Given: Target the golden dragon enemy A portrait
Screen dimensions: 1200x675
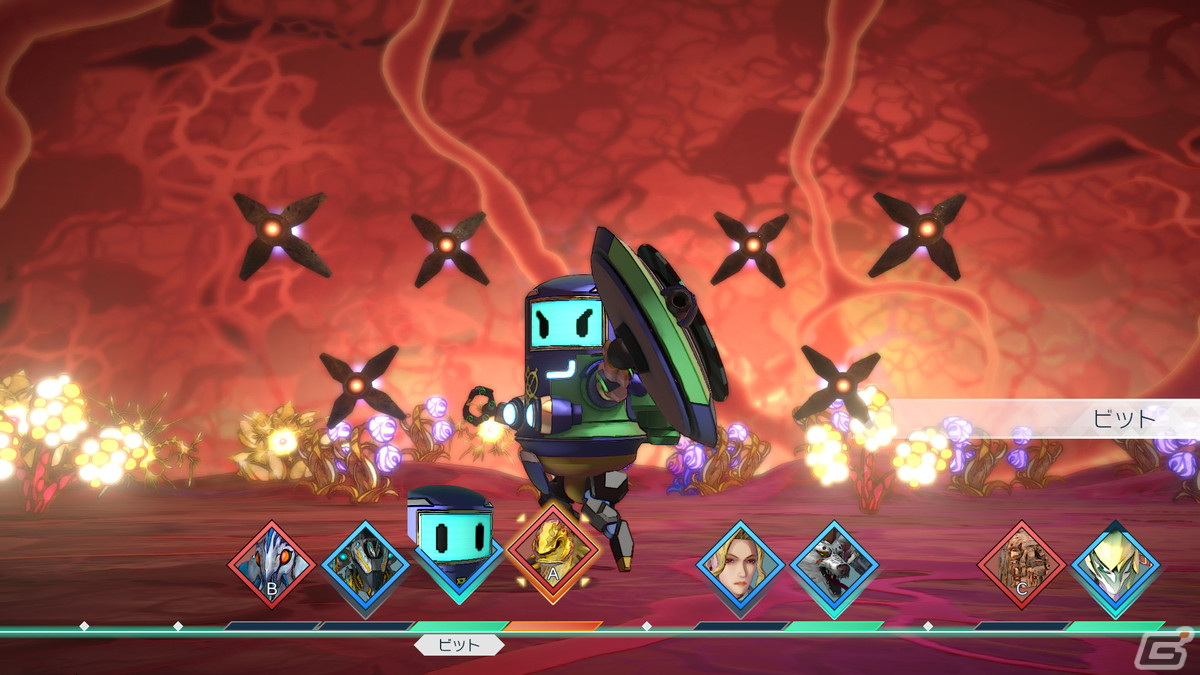Looking at the screenshot, I should [553, 551].
